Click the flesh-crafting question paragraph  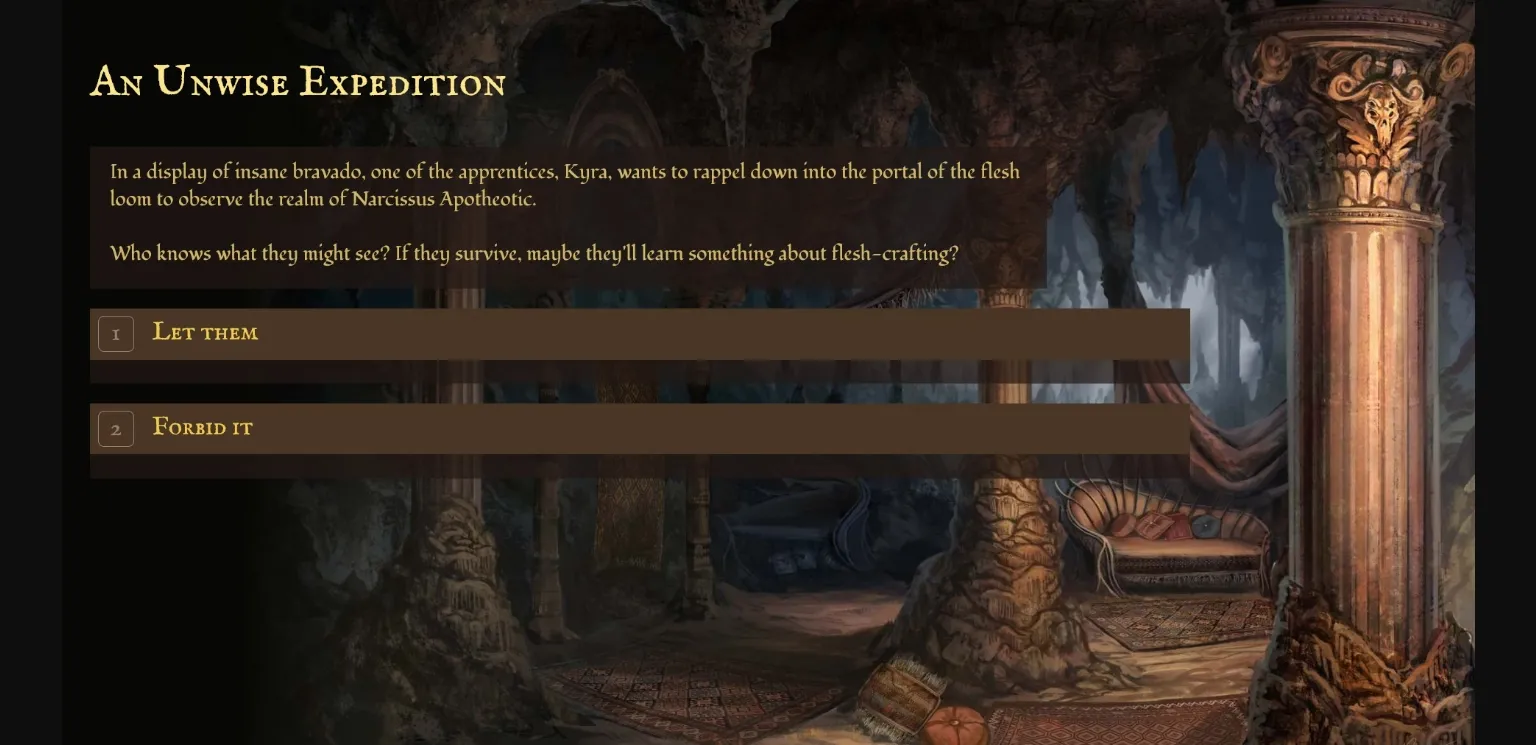tap(534, 253)
